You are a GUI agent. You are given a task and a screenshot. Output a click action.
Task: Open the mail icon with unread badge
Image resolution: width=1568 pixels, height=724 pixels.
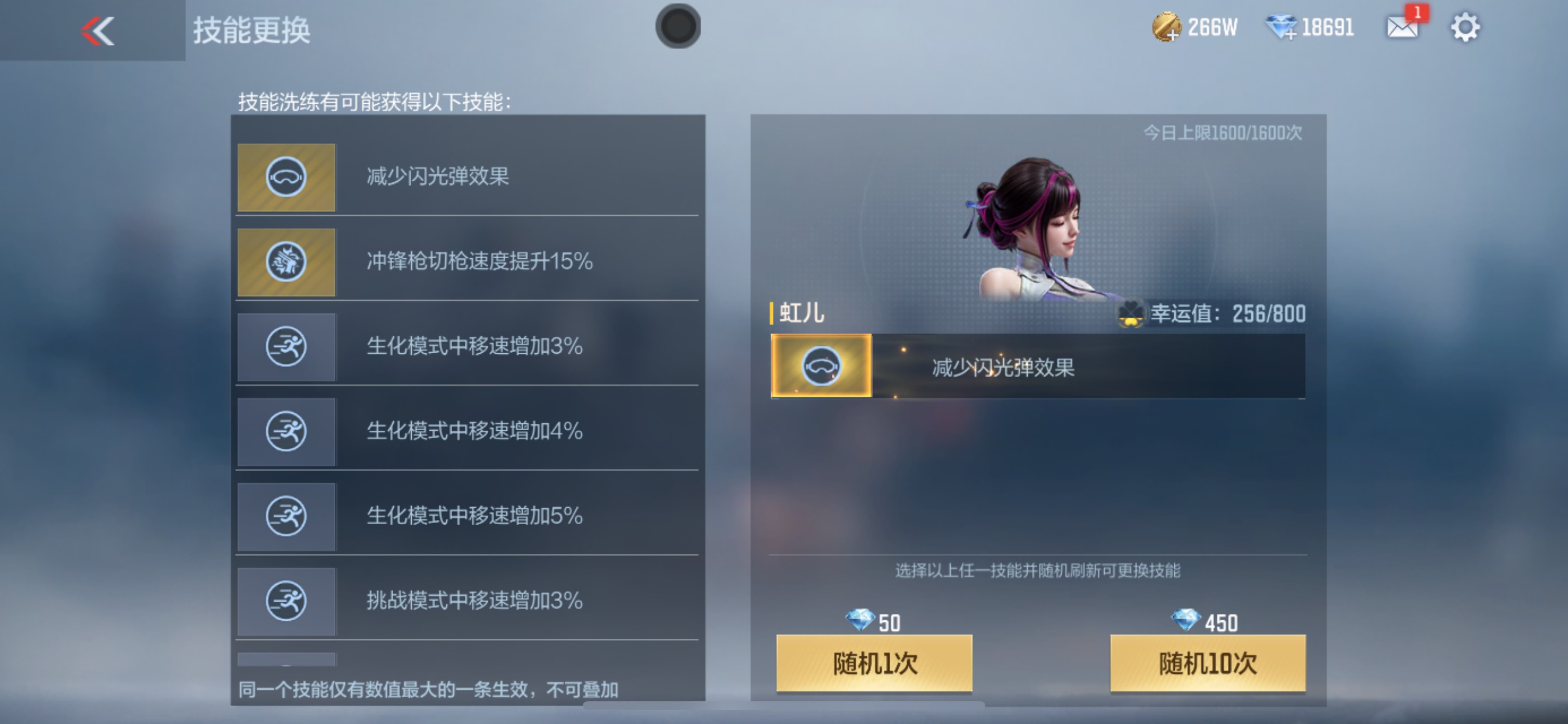(x=1403, y=27)
